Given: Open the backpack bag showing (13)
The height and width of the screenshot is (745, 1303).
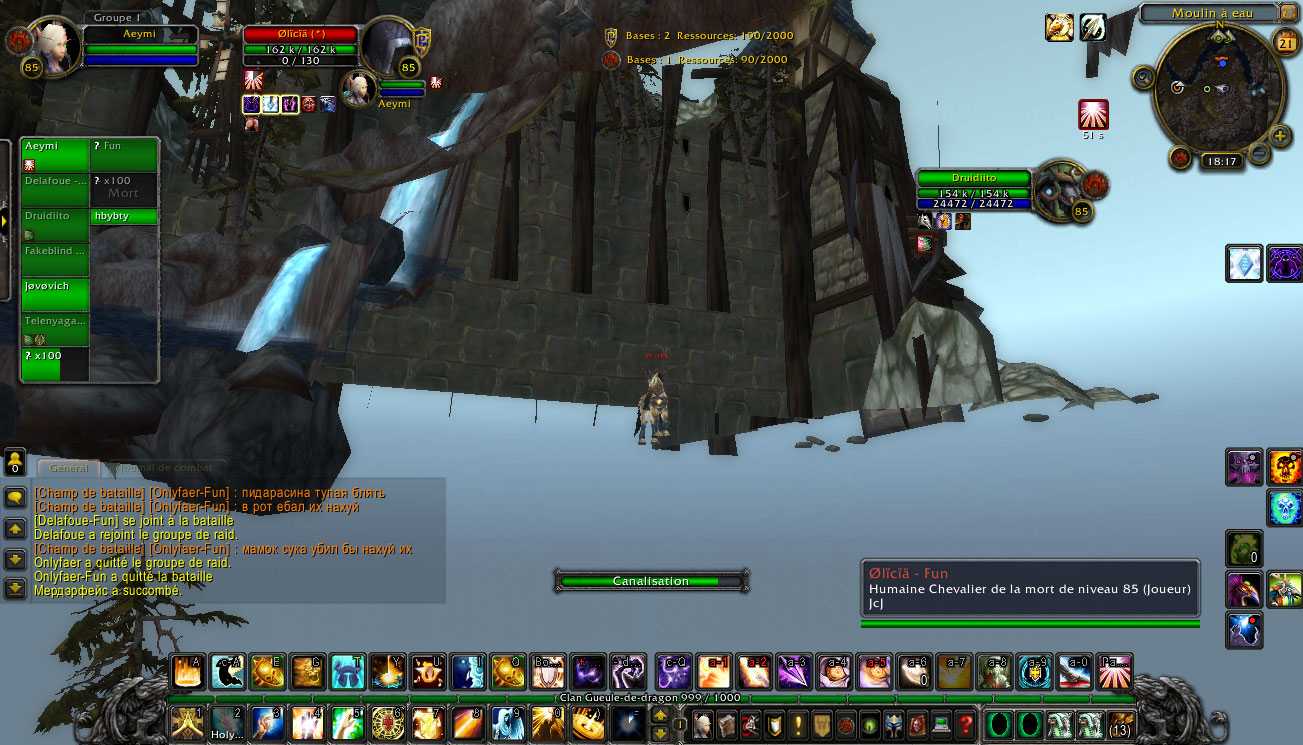Looking at the screenshot, I should point(1122,723).
